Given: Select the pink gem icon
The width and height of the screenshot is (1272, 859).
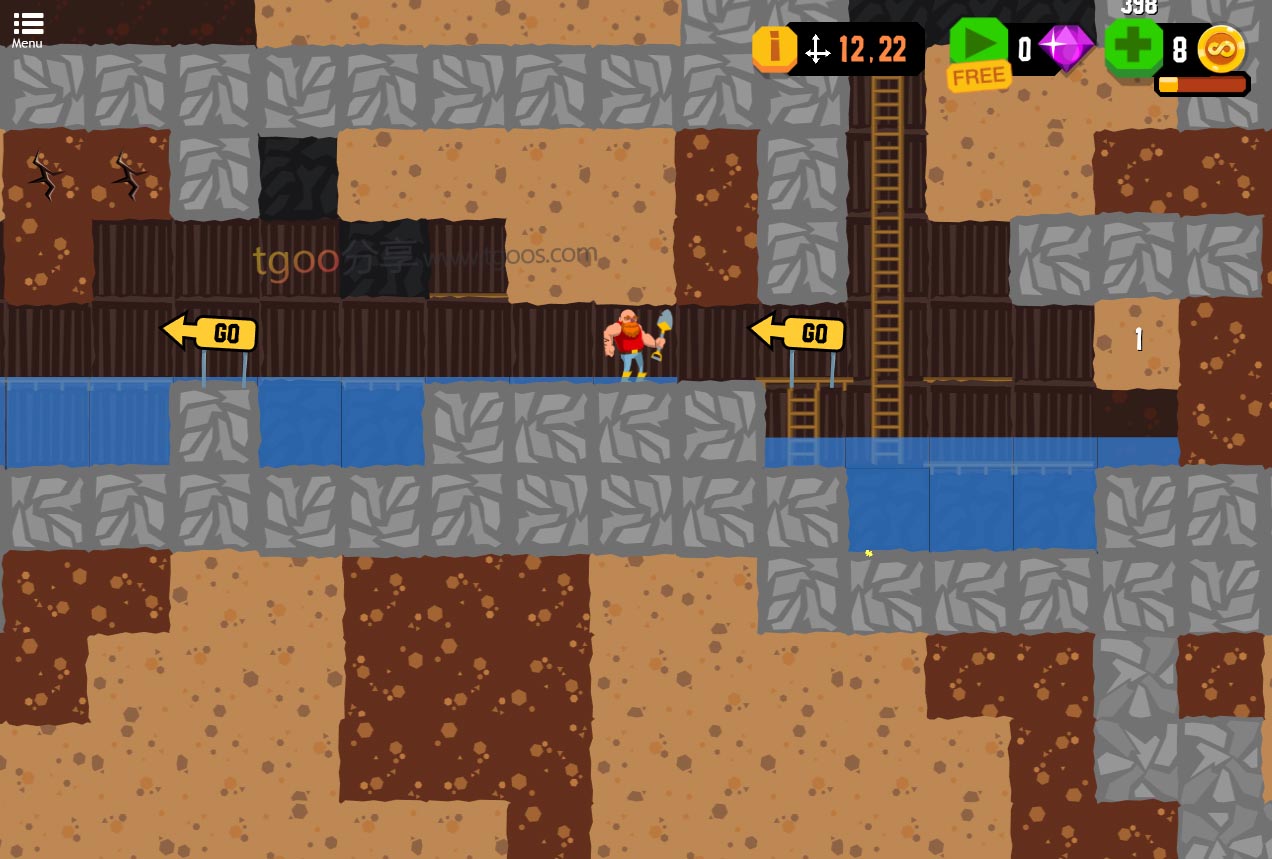Looking at the screenshot, I should (x=1066, y=47).
